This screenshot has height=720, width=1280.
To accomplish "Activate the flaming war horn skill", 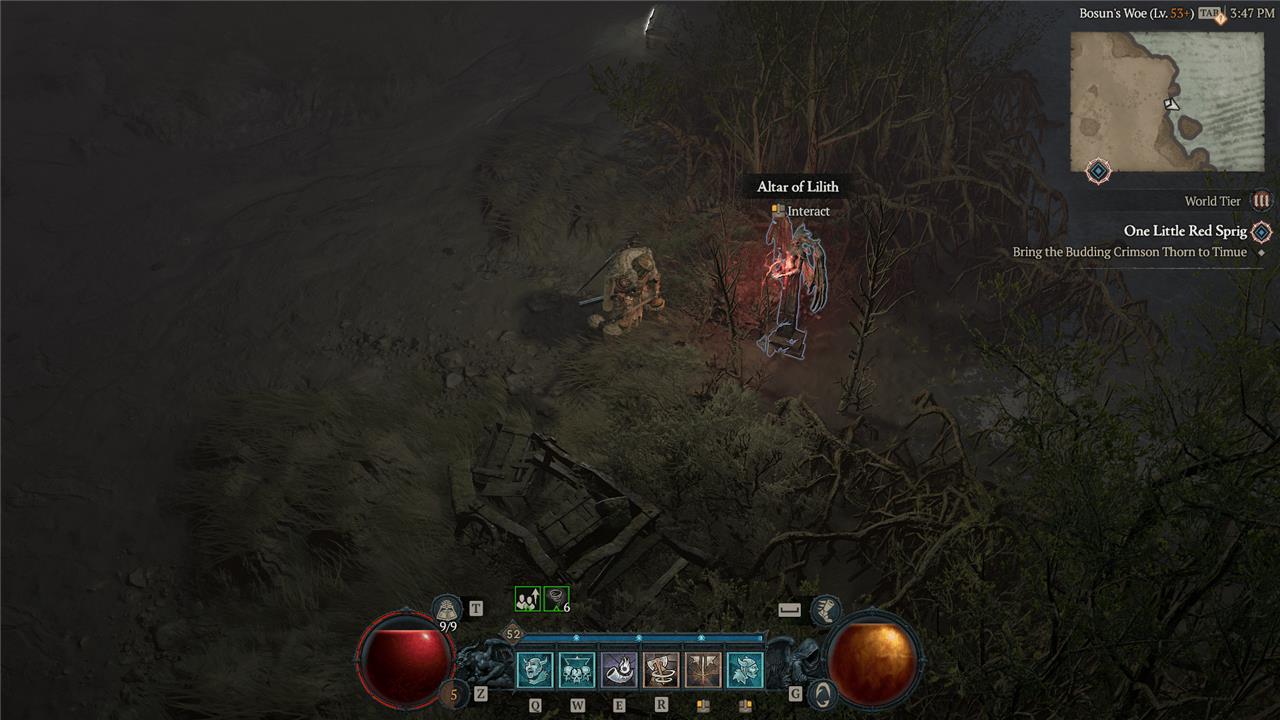I will [x=619, y=670].
